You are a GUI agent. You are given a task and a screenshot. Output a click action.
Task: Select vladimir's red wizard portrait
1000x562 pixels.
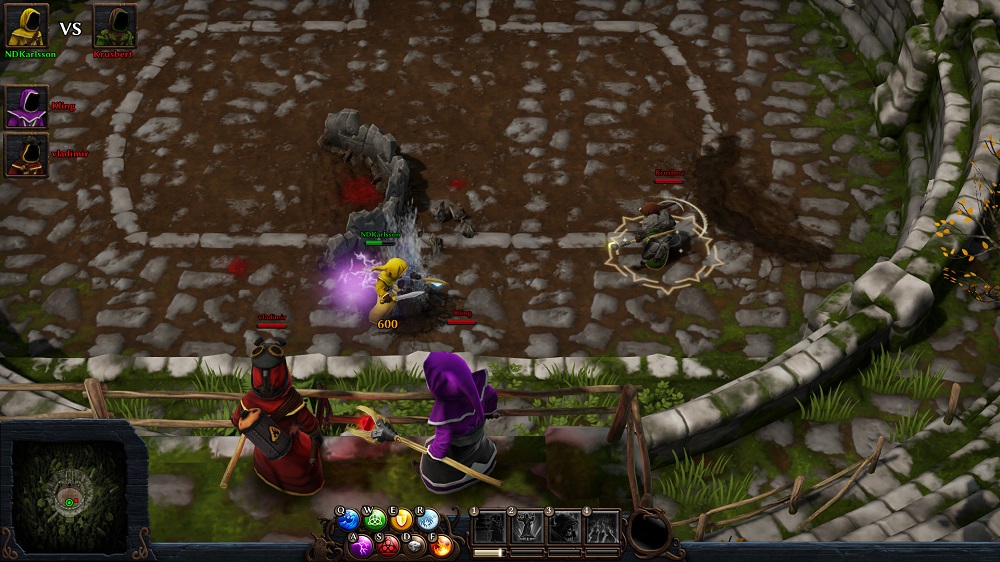(x=27, y=155)
